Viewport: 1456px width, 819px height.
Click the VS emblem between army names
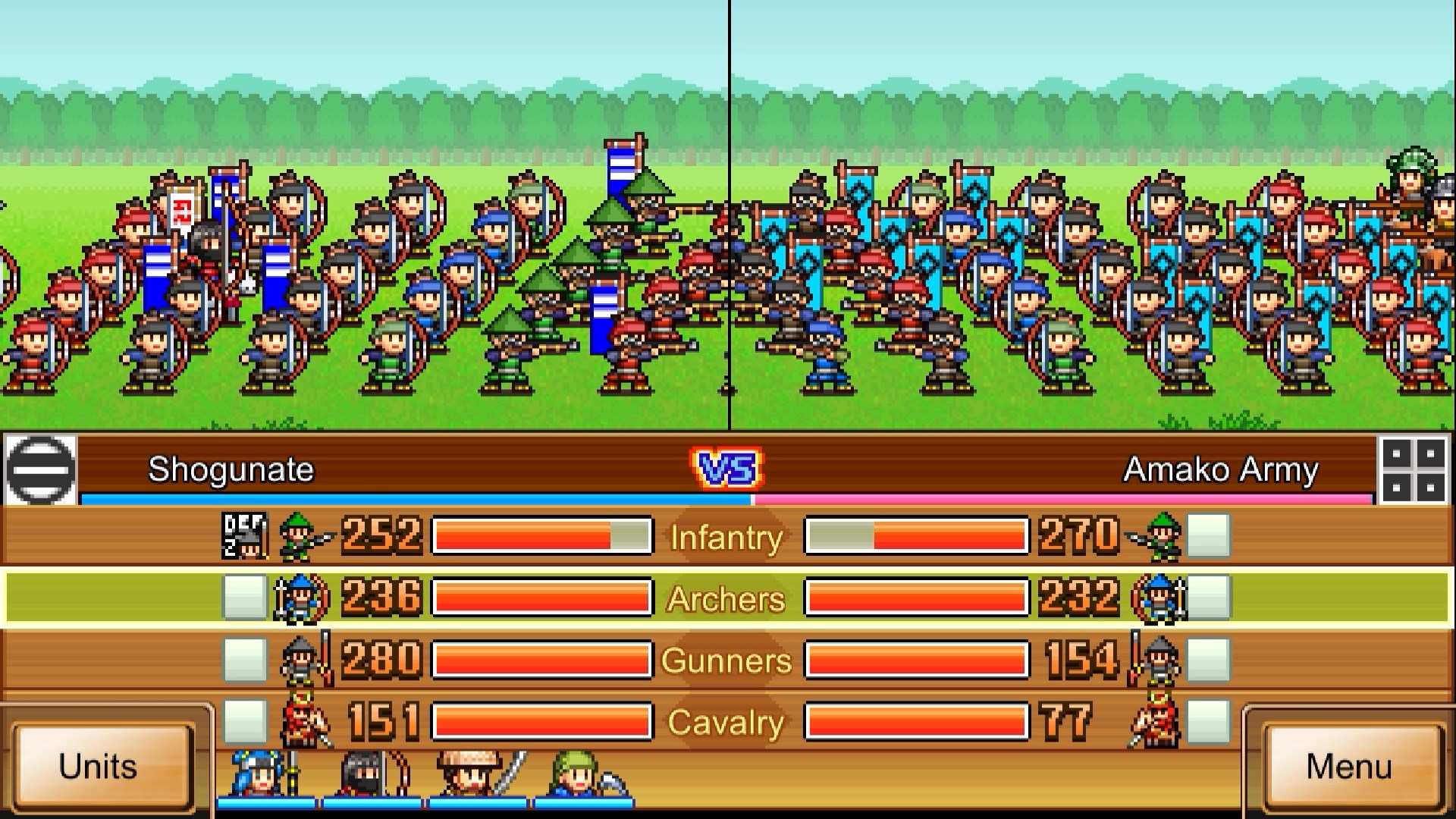click(x=726, y=469)
